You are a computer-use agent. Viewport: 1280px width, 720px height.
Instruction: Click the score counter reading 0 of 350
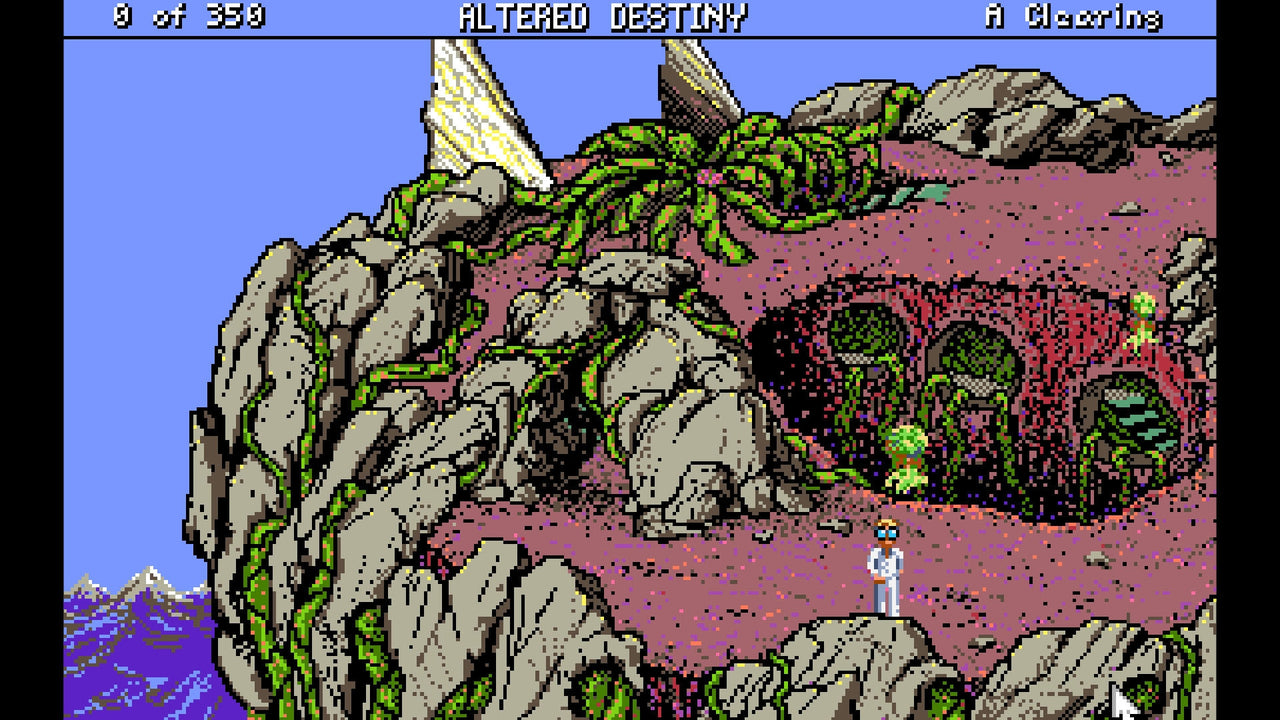click(x=190, y=15)
